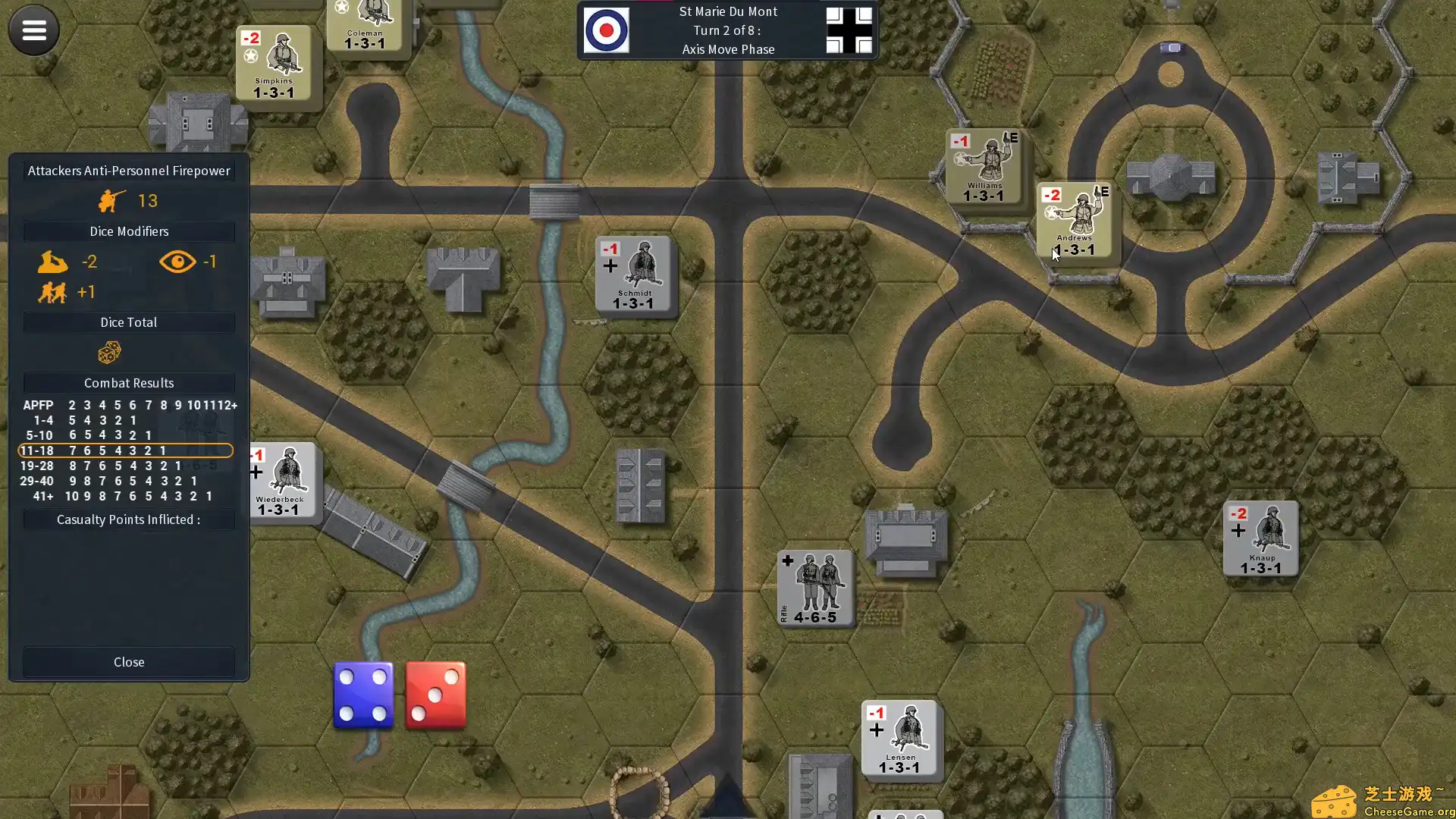Click the dice icon under Dice Total

108,352
